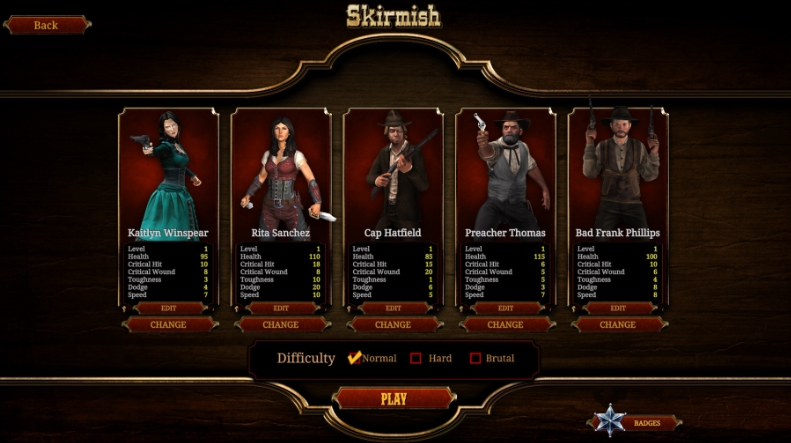Open Edit for Cap Hatfield
Viewport: 791px width, 443px height.
click(393, 308)
